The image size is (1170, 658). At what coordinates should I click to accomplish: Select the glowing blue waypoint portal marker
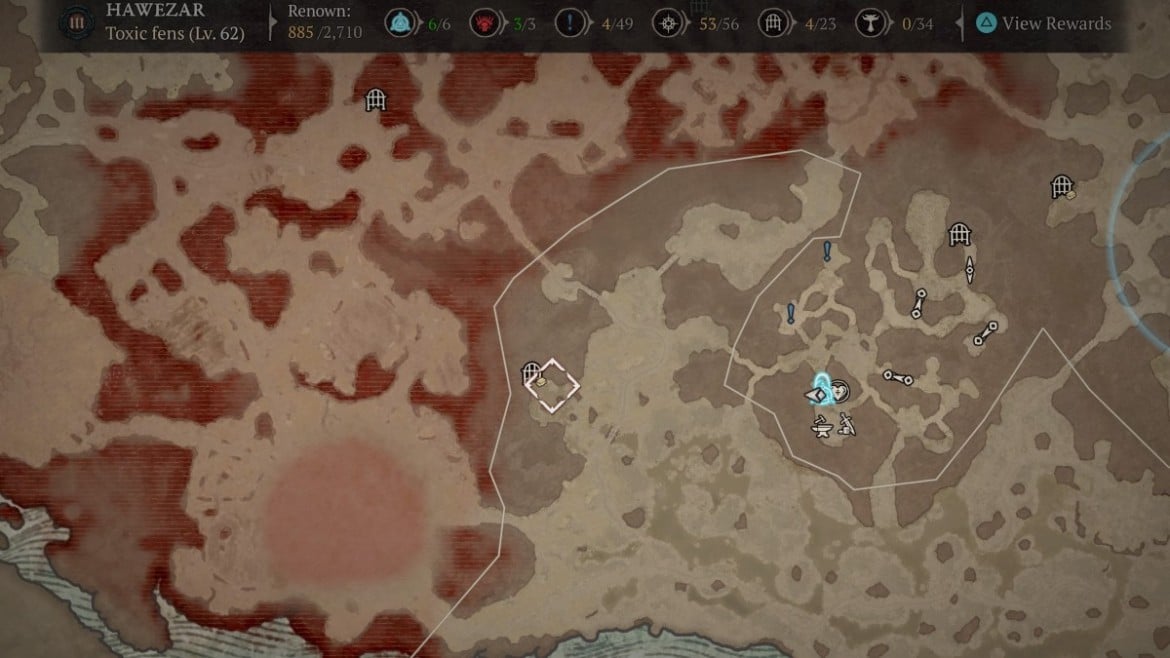click(823, 384)
